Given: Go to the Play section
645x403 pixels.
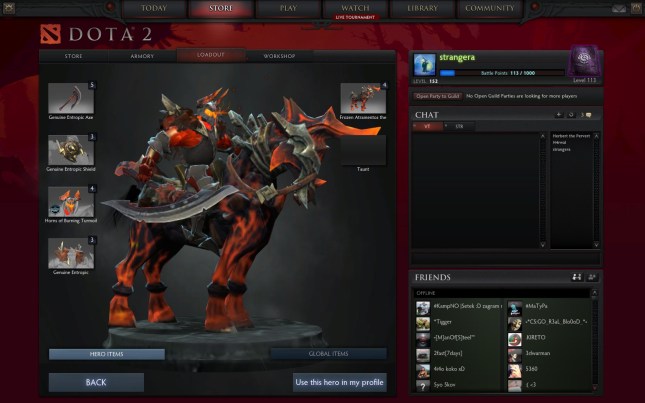Looking at the screenshot, I should [x=288, y=9].
